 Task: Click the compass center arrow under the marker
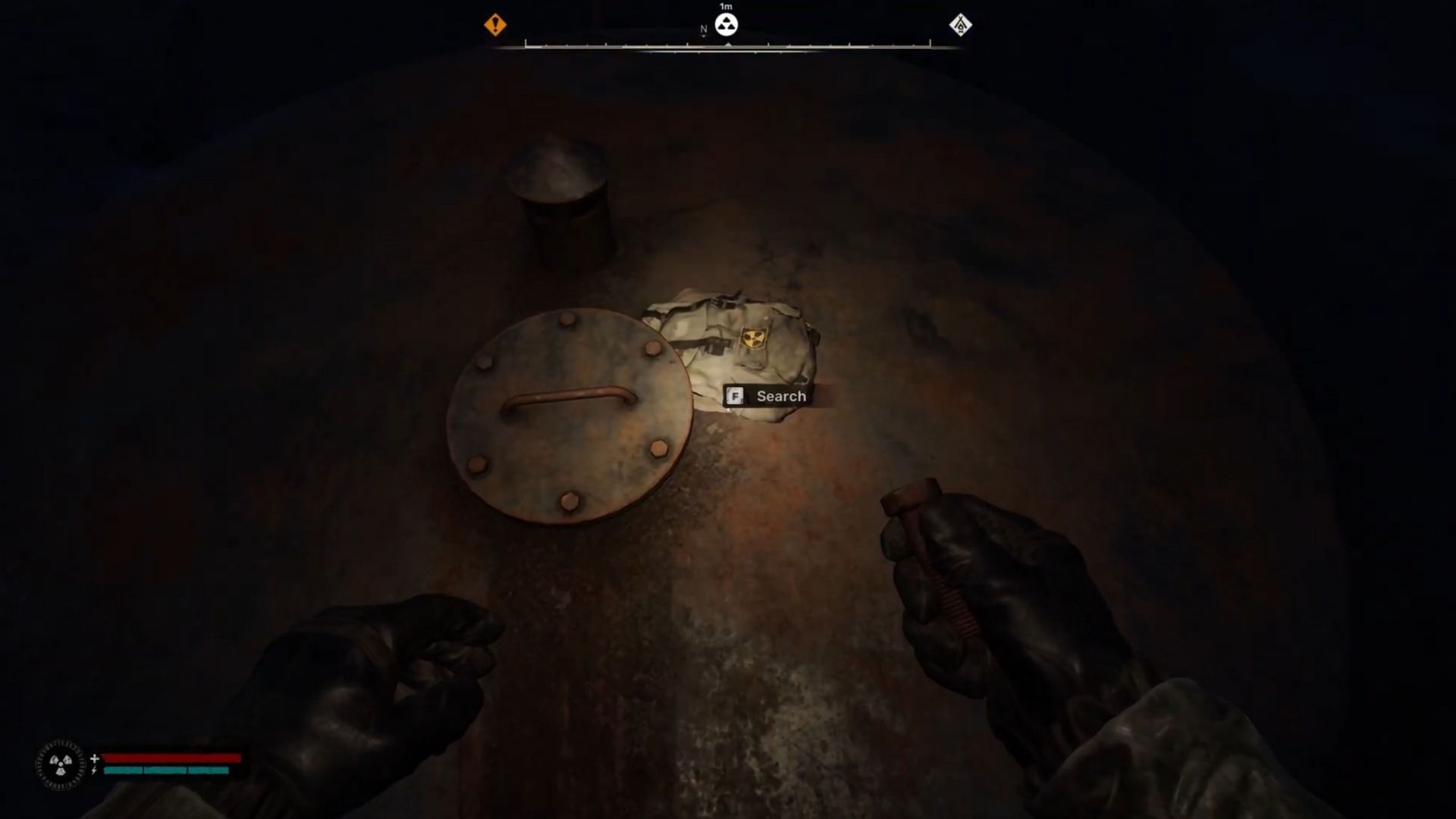click(726, 44)
